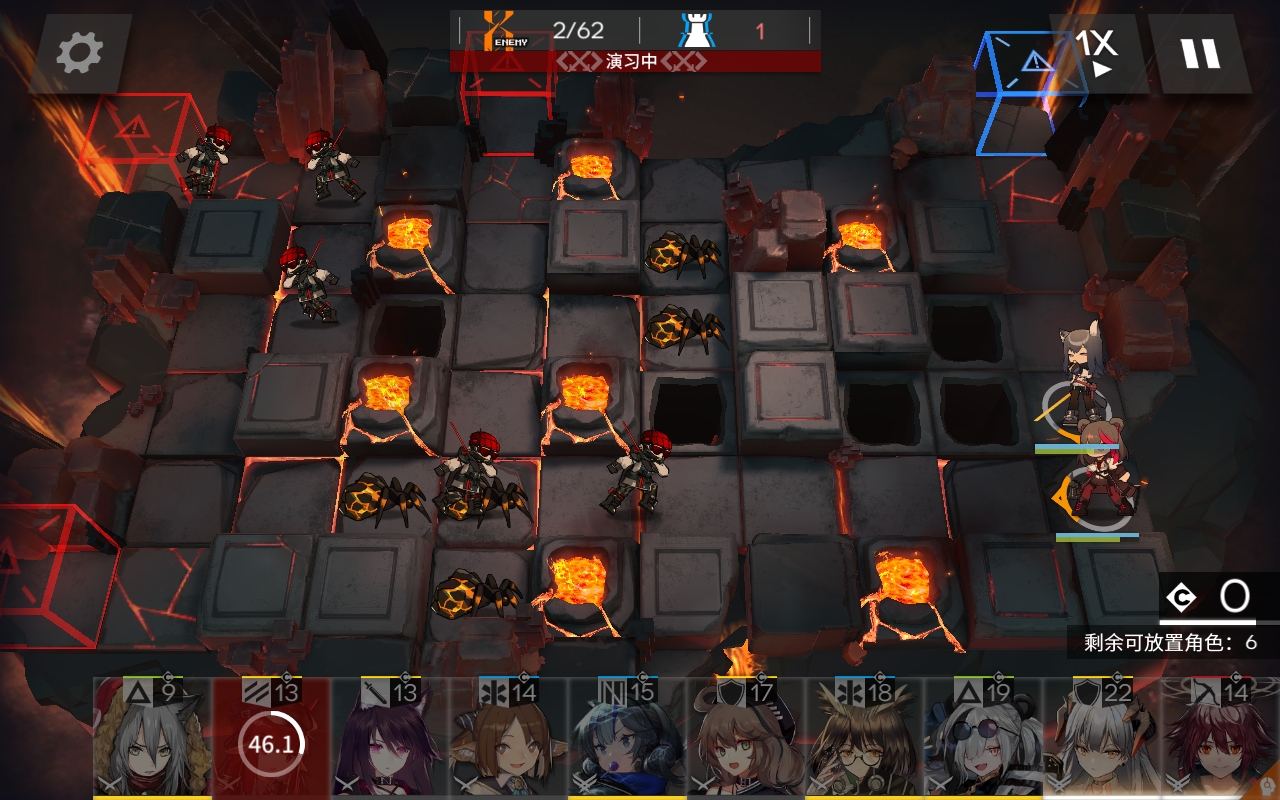The width and height of the screenshot is (1280, 800).
Task: Open the settings gear menu
Action: click(x=80, y=53)
